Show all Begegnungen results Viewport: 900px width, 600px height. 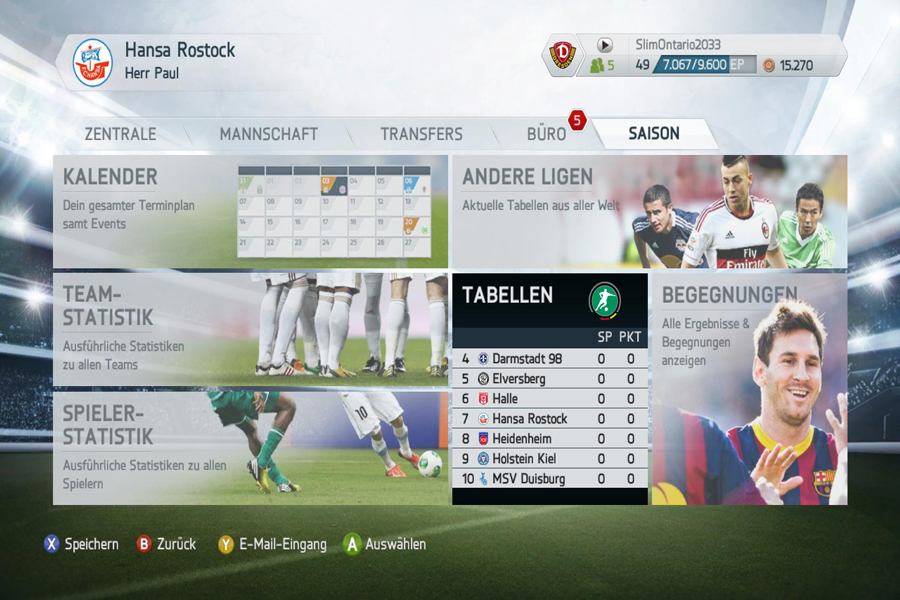748,388
